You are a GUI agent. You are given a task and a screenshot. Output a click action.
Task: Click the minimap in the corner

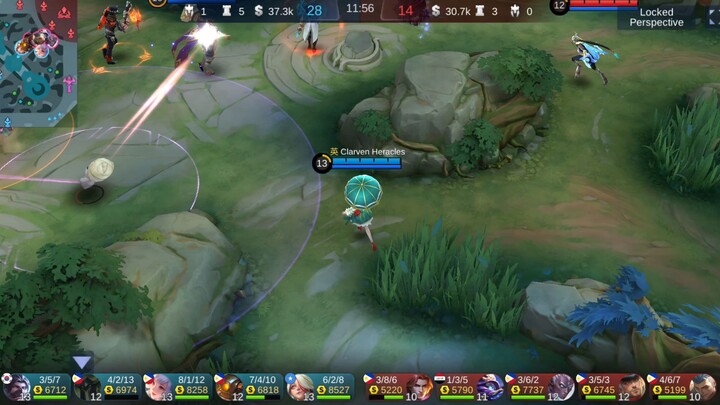pyautogui.click(x=38, y=60)
